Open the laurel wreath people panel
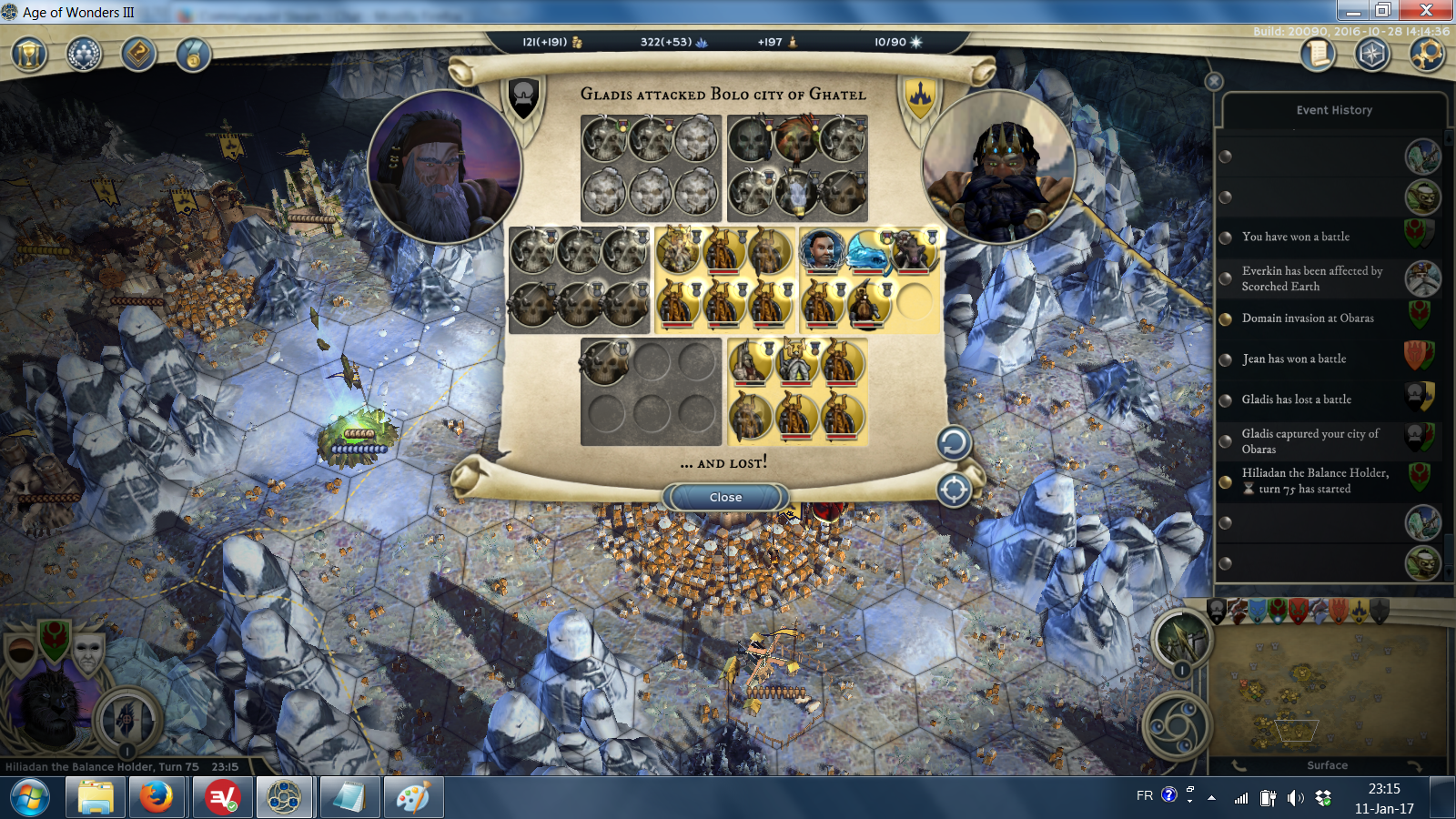Screen dimensions: 1456x819 point(84,55)
